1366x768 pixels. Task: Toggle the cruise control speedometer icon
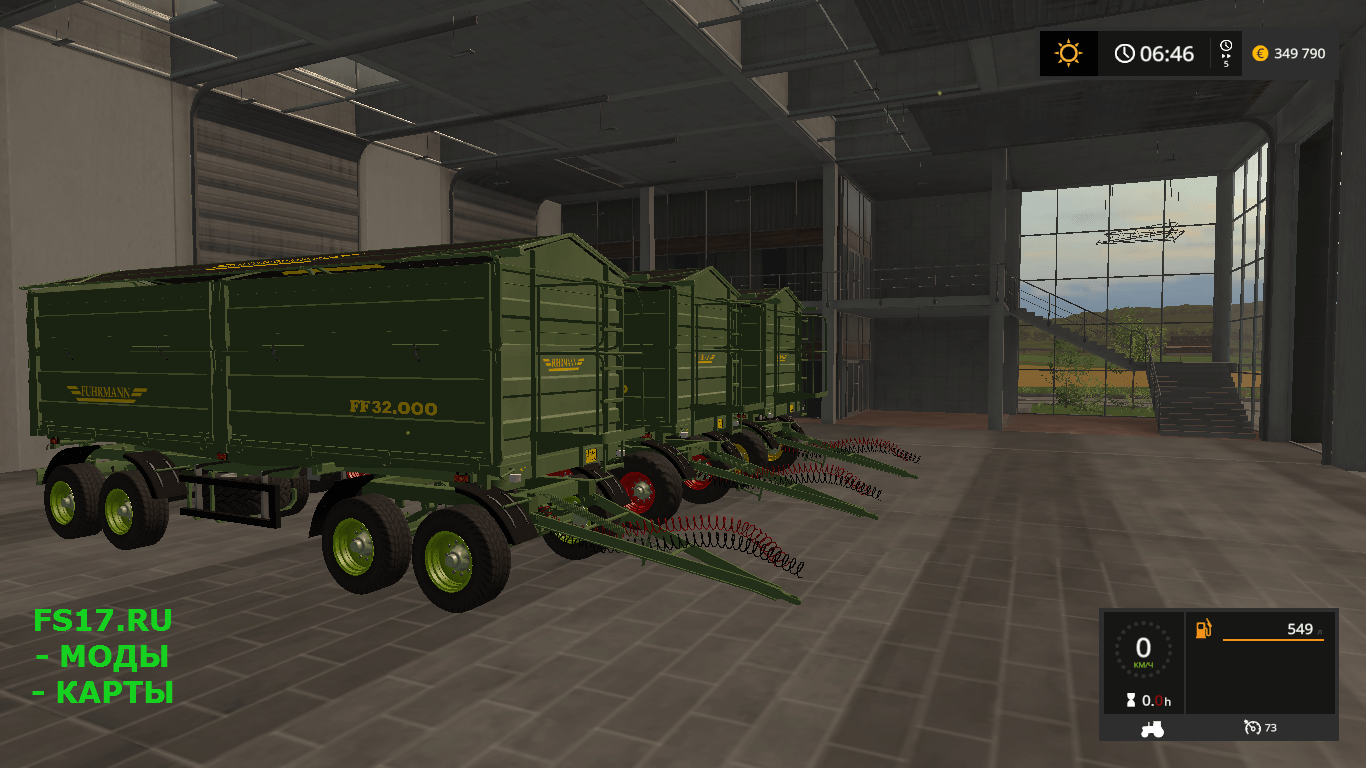pyautogui.click(x=1251, y=728)
